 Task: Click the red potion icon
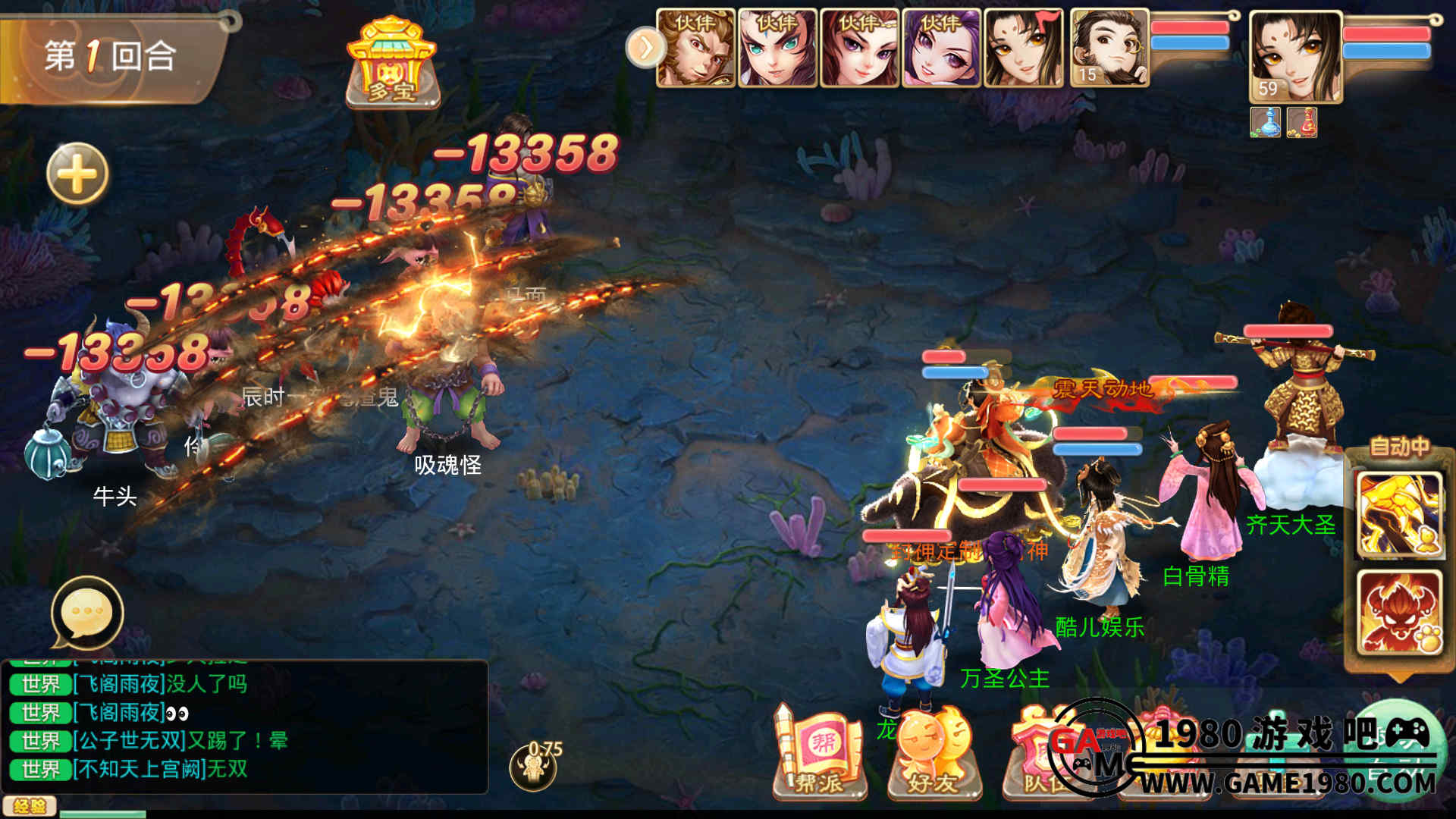click(x=1302, y=122)
